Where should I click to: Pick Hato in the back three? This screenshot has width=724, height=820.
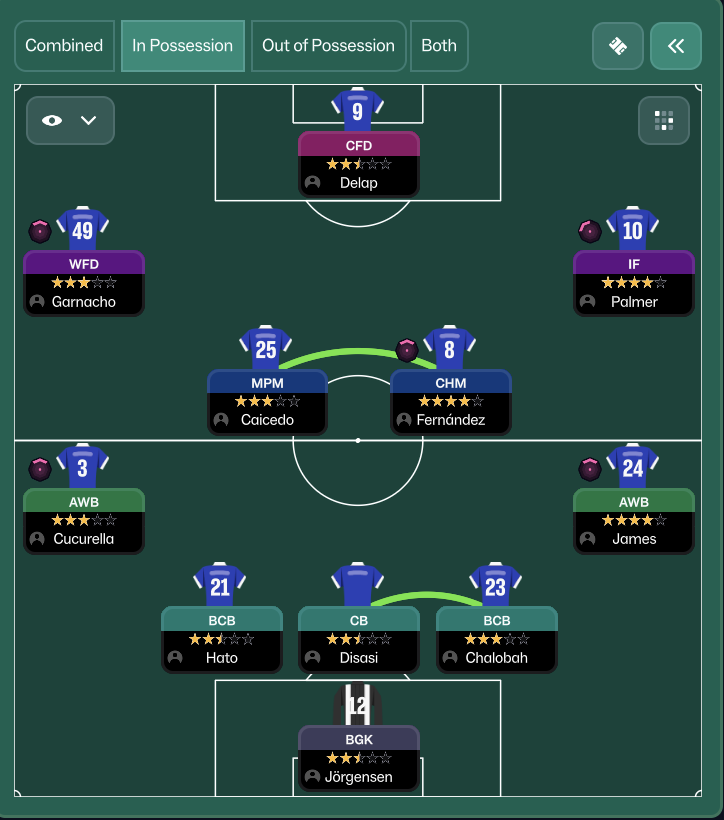coord(221,639)
